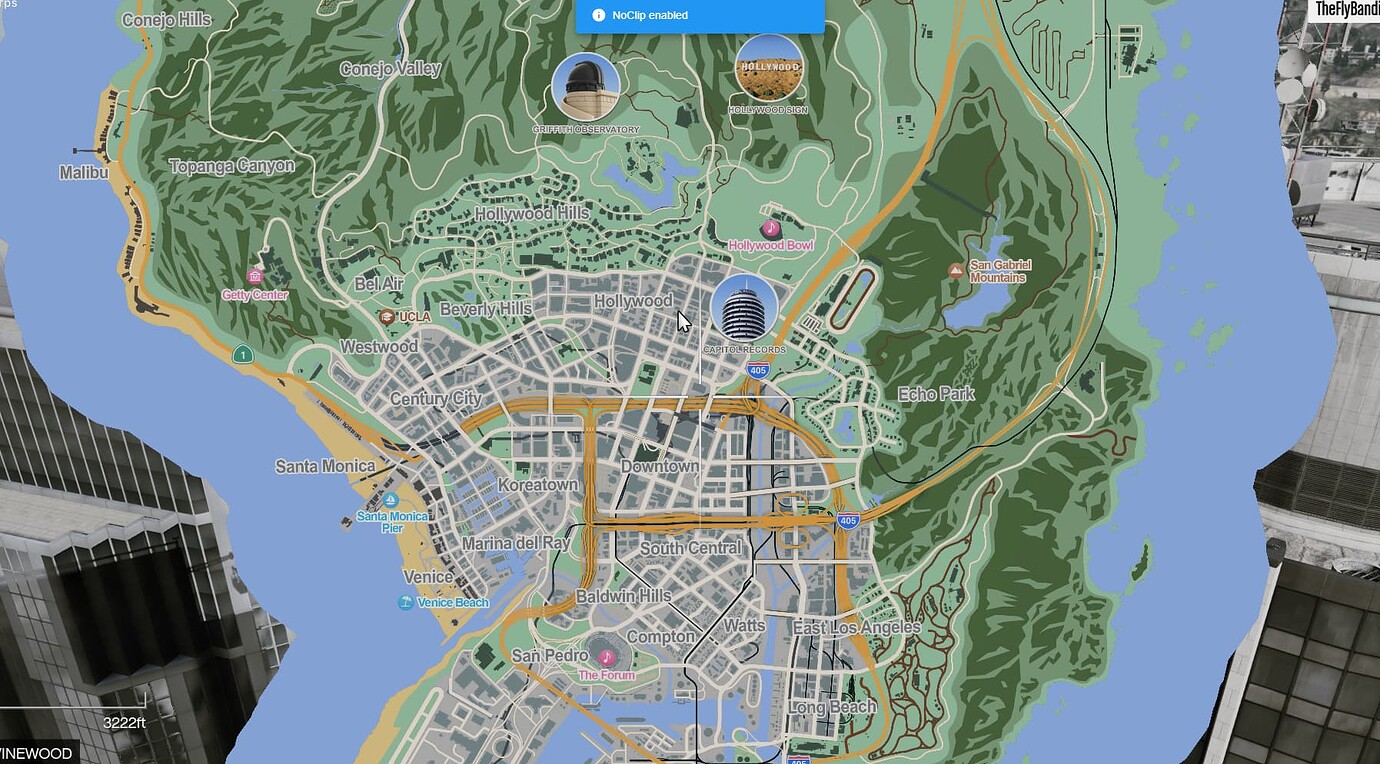
Task: Open the Santa Monica Pier anchor marker
Action: point(390,499)
